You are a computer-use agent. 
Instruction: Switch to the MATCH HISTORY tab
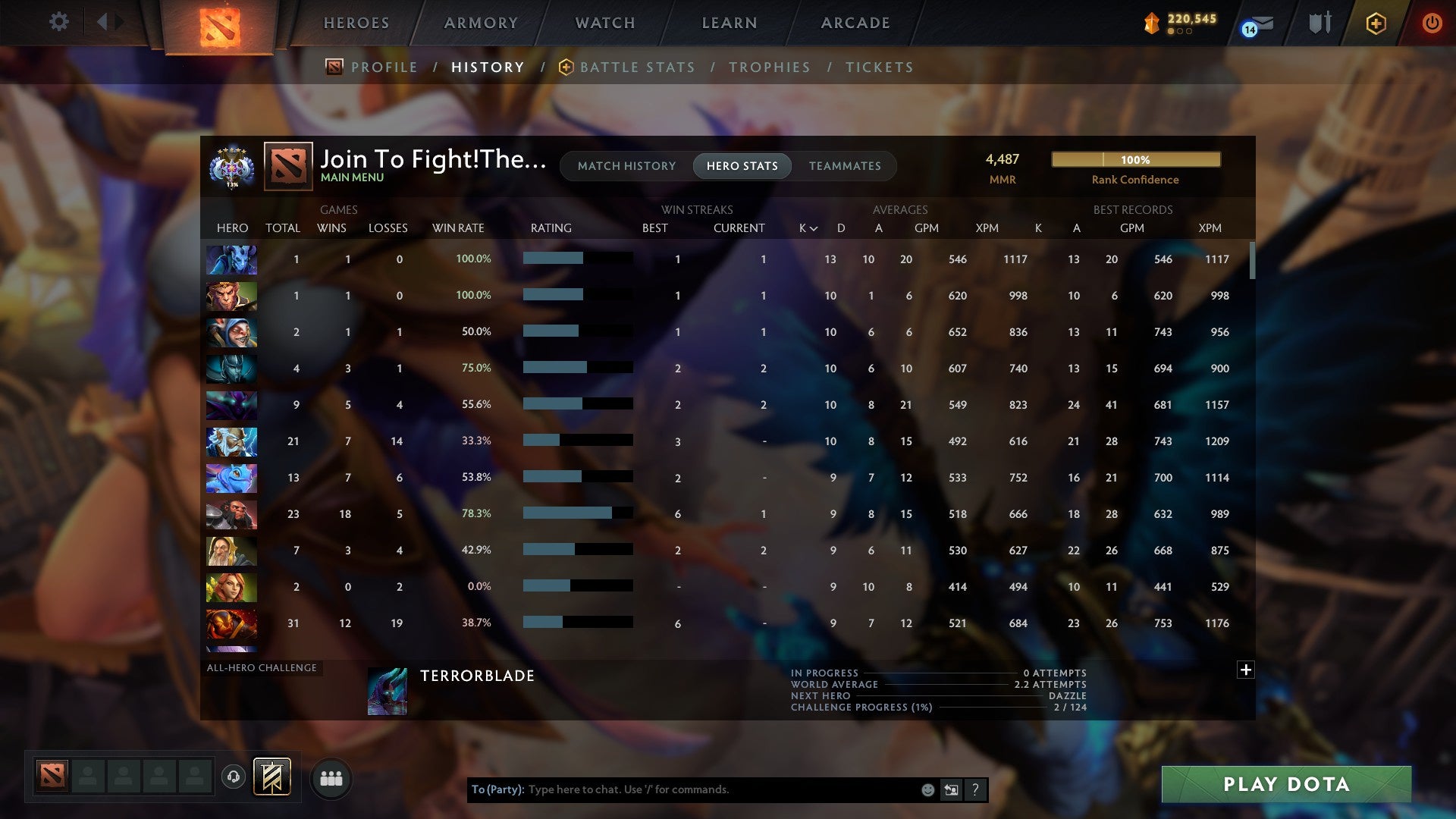626,166
